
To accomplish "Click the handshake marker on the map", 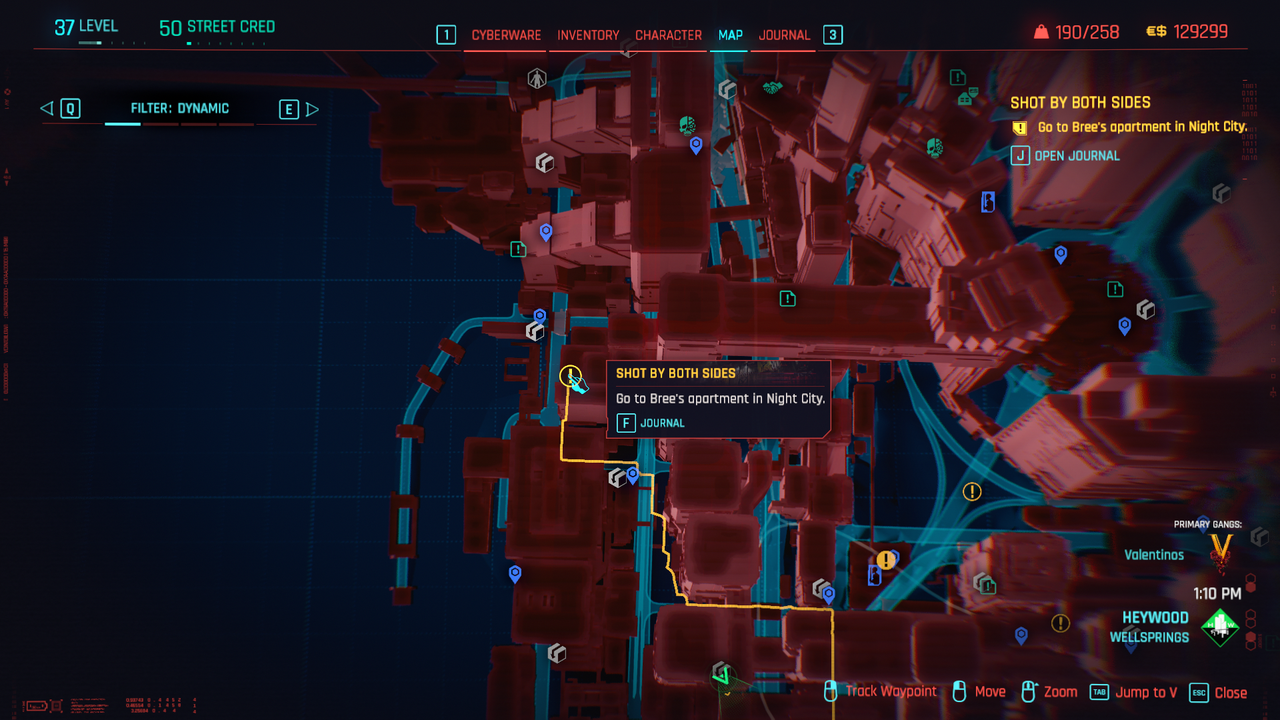I will tap(772, 88).
